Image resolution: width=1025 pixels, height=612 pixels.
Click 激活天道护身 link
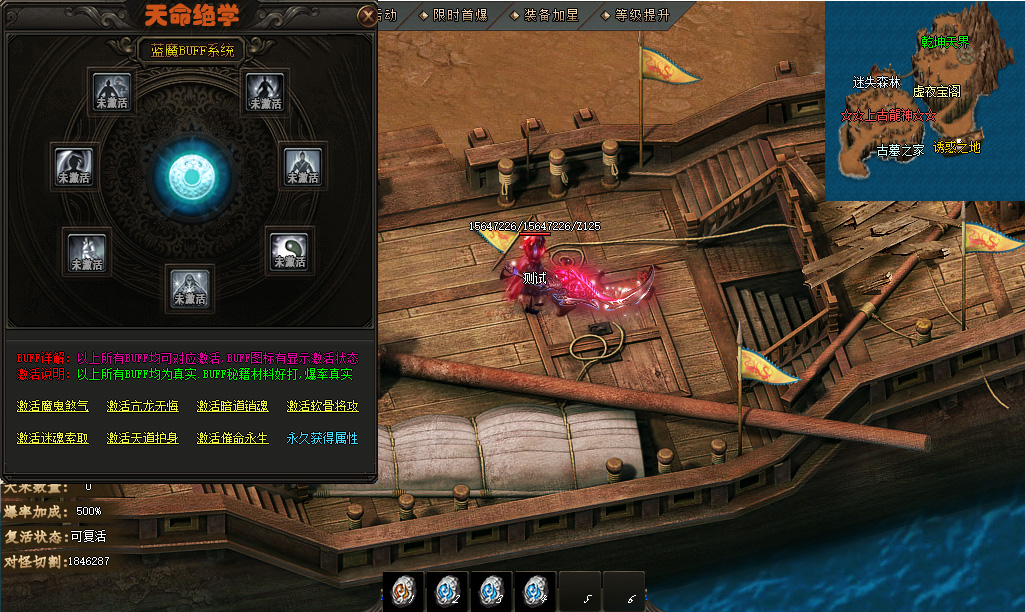143,438
